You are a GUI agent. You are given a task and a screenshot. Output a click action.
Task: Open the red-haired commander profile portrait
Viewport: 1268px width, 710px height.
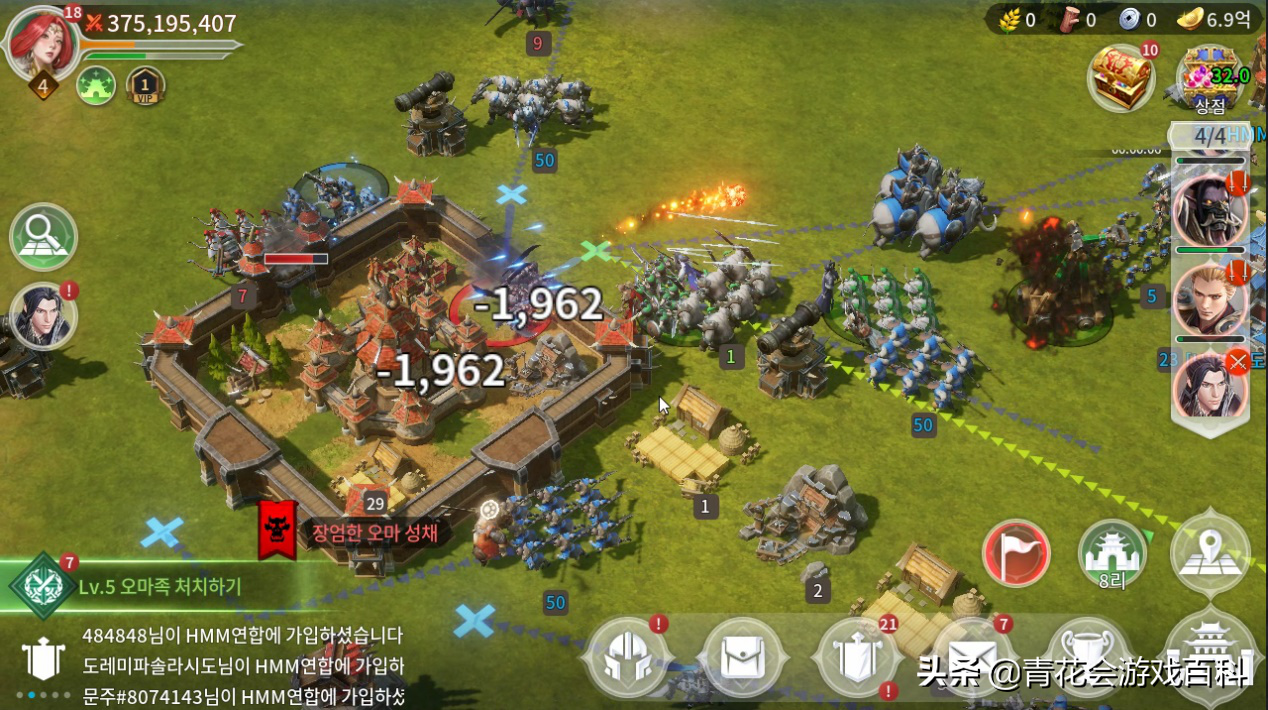(x=44, y=42)
